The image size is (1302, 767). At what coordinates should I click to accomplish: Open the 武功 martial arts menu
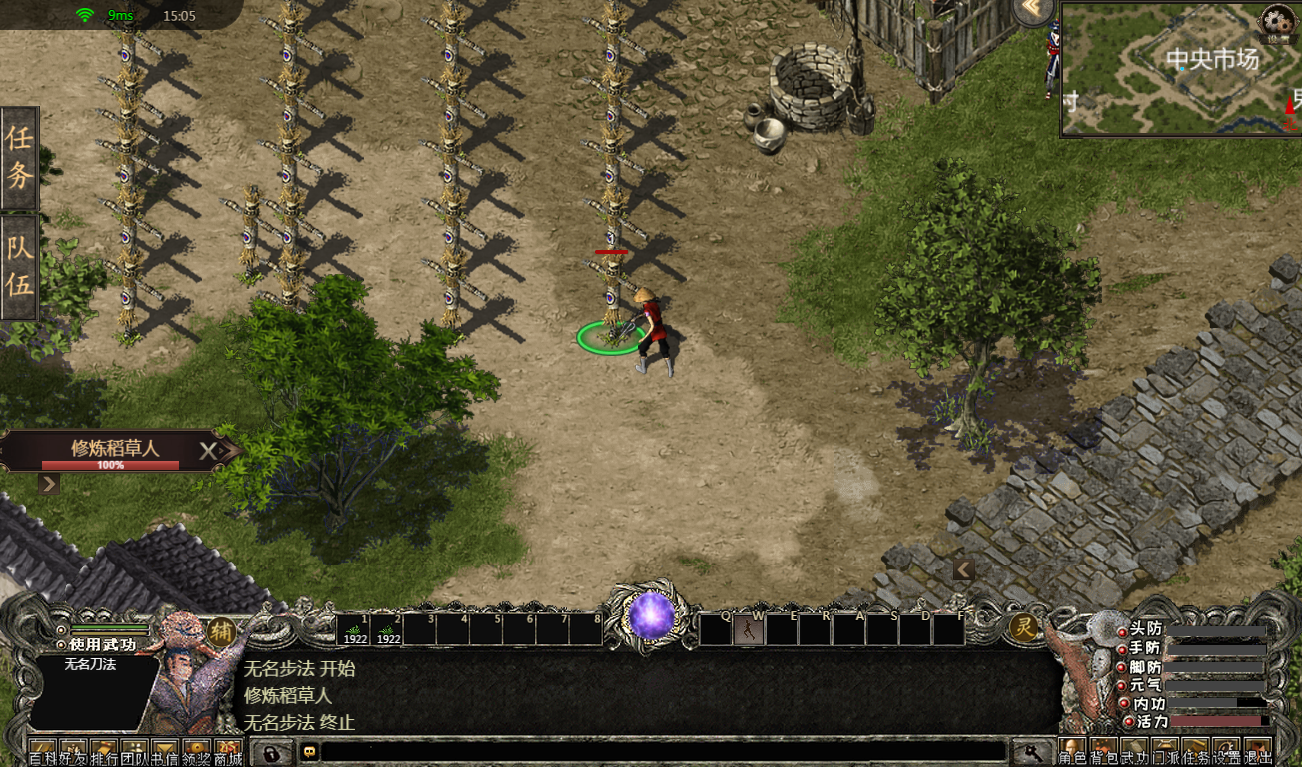(1135, 751)
